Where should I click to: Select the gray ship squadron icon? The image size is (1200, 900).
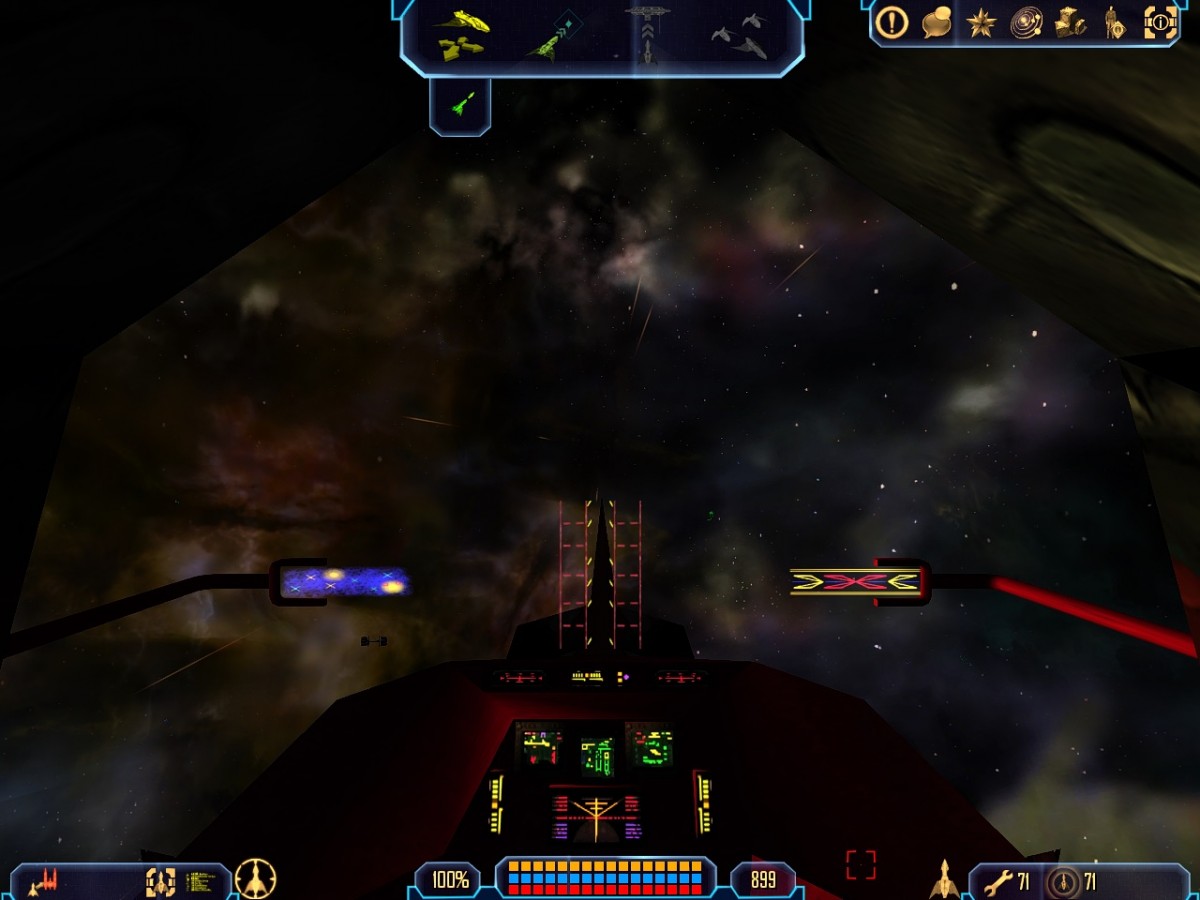pos(740,36)
